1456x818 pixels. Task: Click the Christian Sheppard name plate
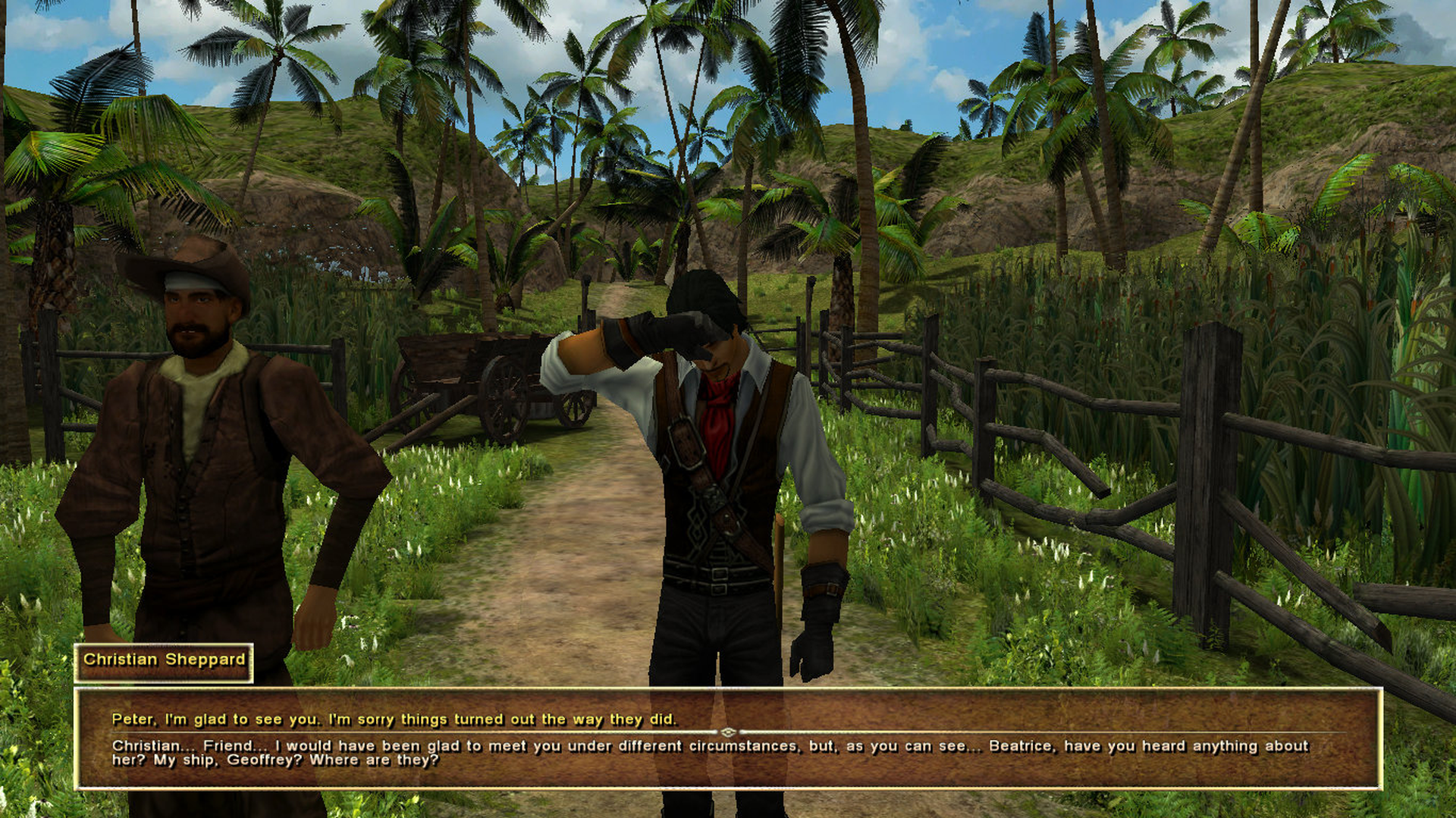(x=164, y=660)
